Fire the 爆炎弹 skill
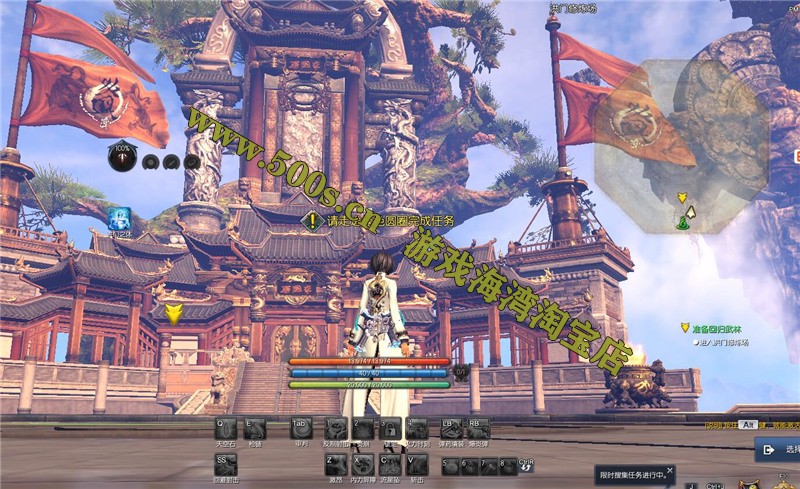Image resolution: width=800 pixels, height=489 pixels. click(x=477, y=428)
